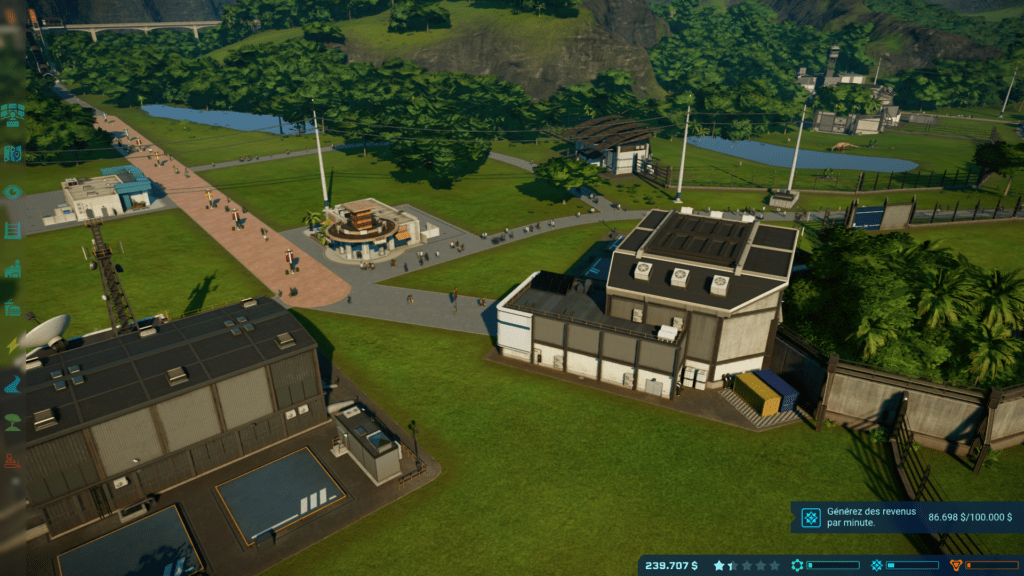Screen dimensions: 1024x576
Task: Show park rating star details
Action: 720,565
